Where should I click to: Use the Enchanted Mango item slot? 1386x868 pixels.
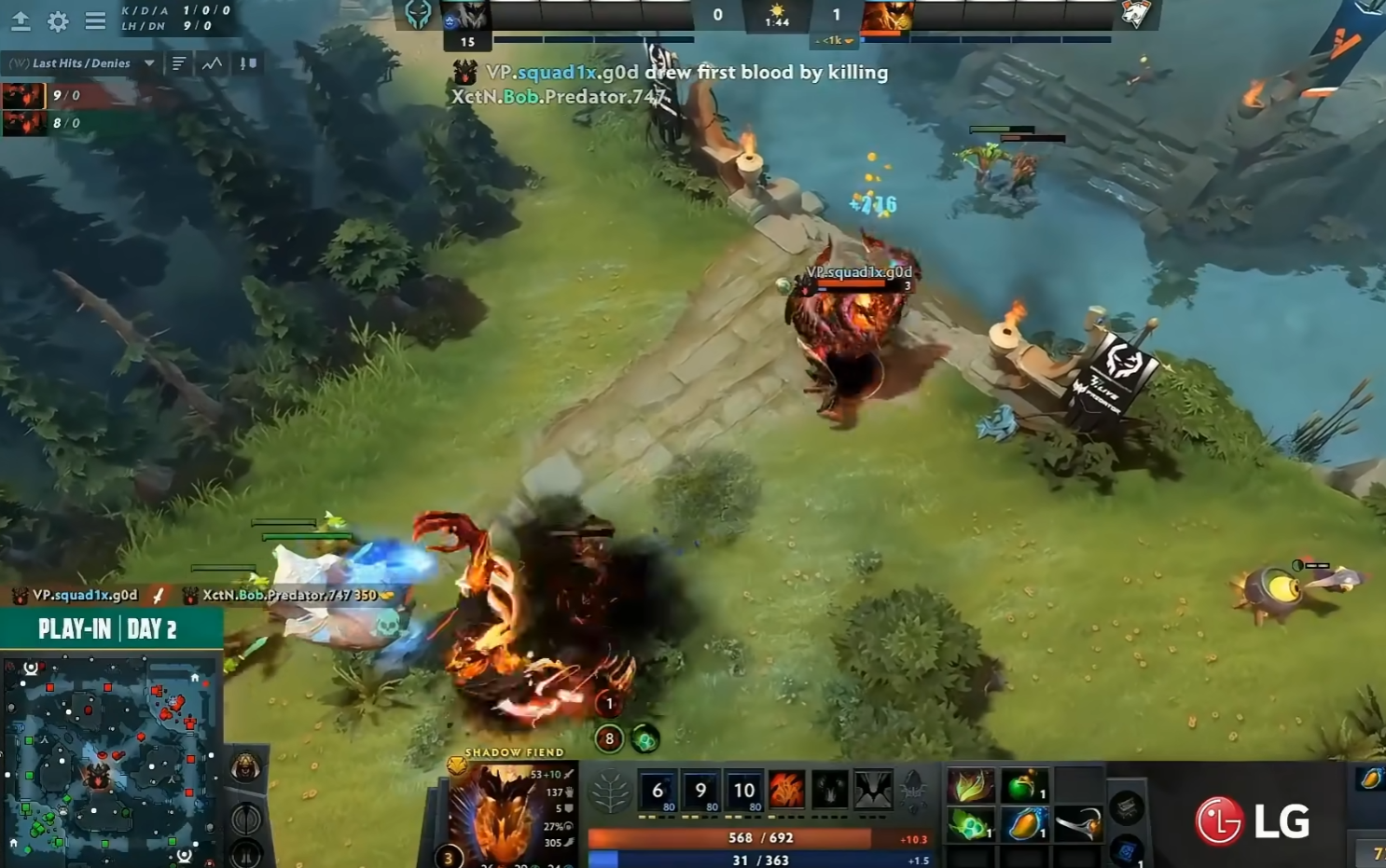(x=1024, y=824)
